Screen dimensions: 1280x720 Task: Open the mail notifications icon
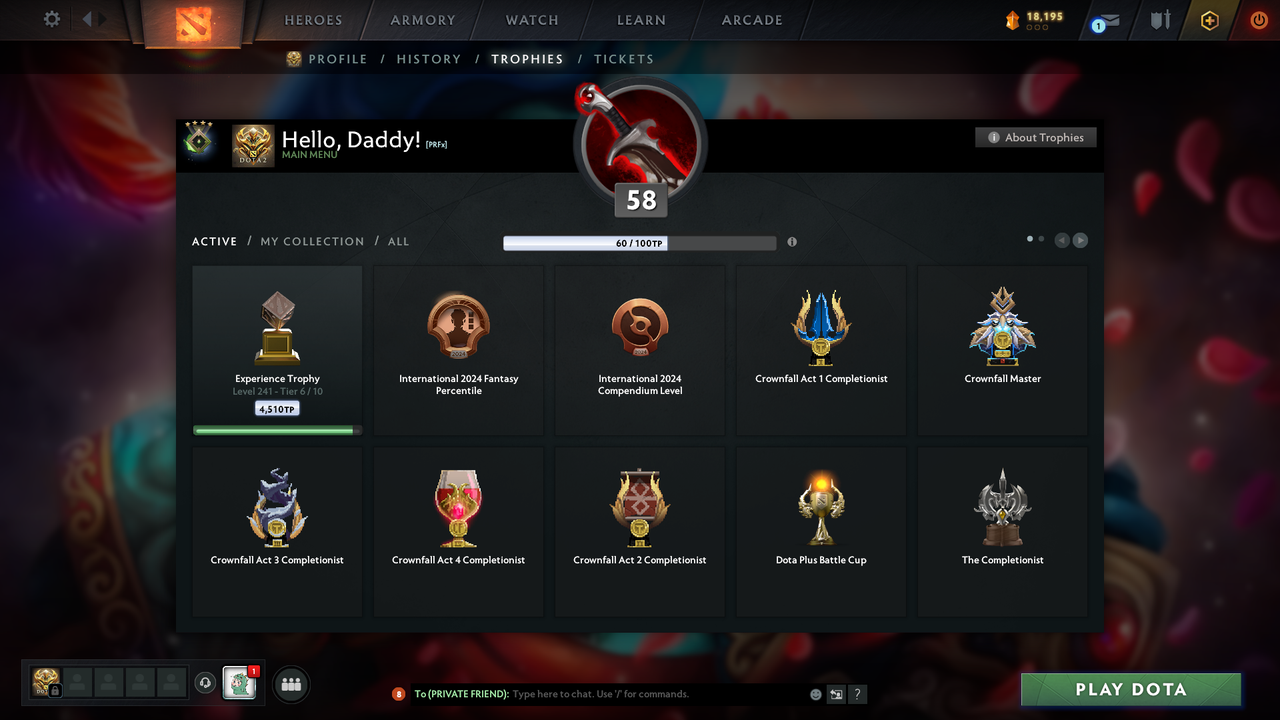(x=1103, y=20)
